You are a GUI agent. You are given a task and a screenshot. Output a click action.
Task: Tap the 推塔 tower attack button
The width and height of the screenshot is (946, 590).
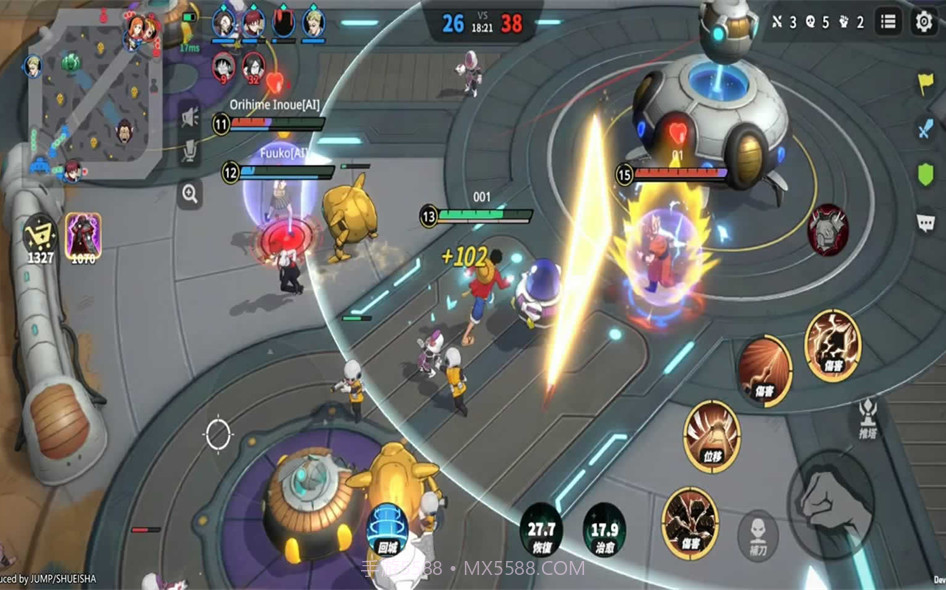tap(867, 419)
